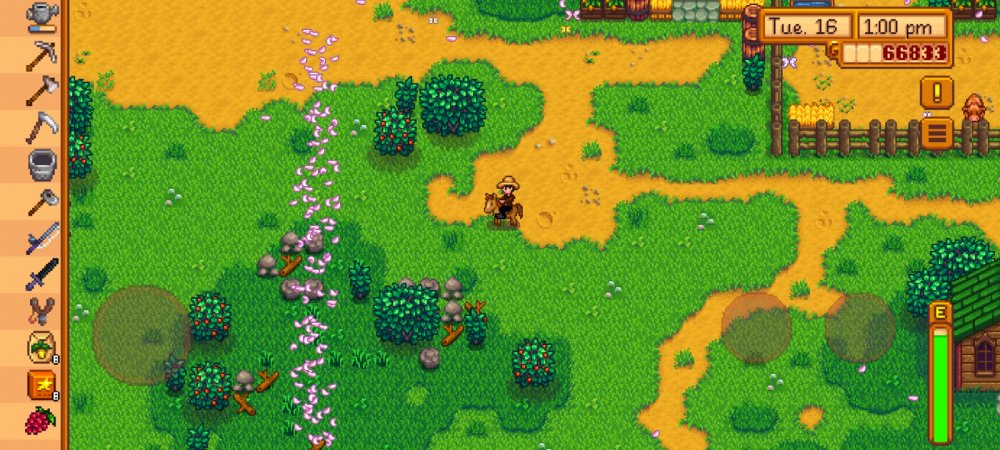
Task: Equip the slingshot
Action: click(42, 310)
